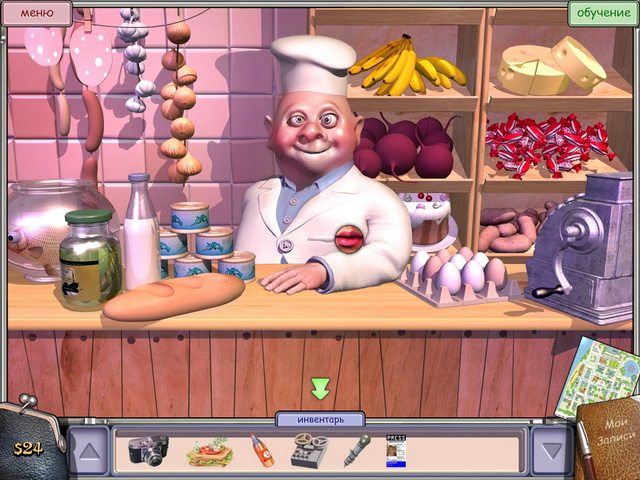
Task: Select the tape recorder inventory item
Action: (309, 451)
